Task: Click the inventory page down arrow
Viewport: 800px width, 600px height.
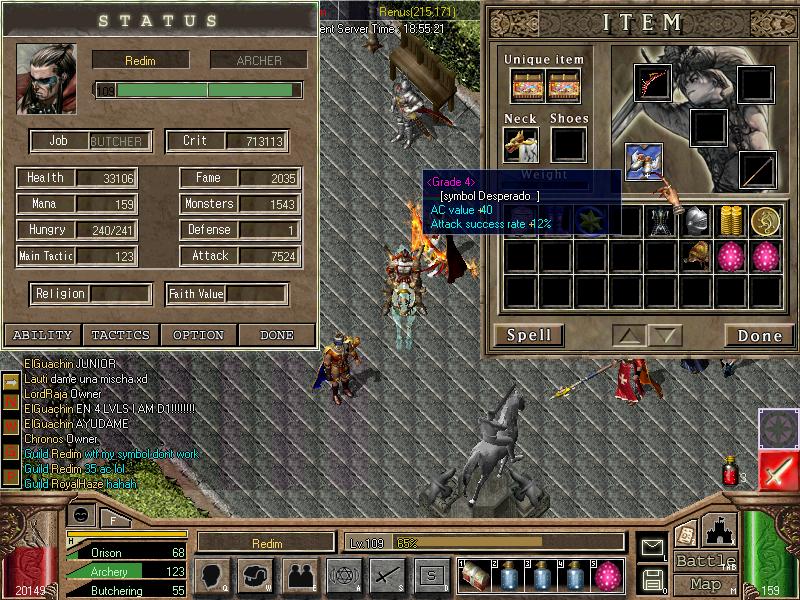Action: [x=664, y=335]
